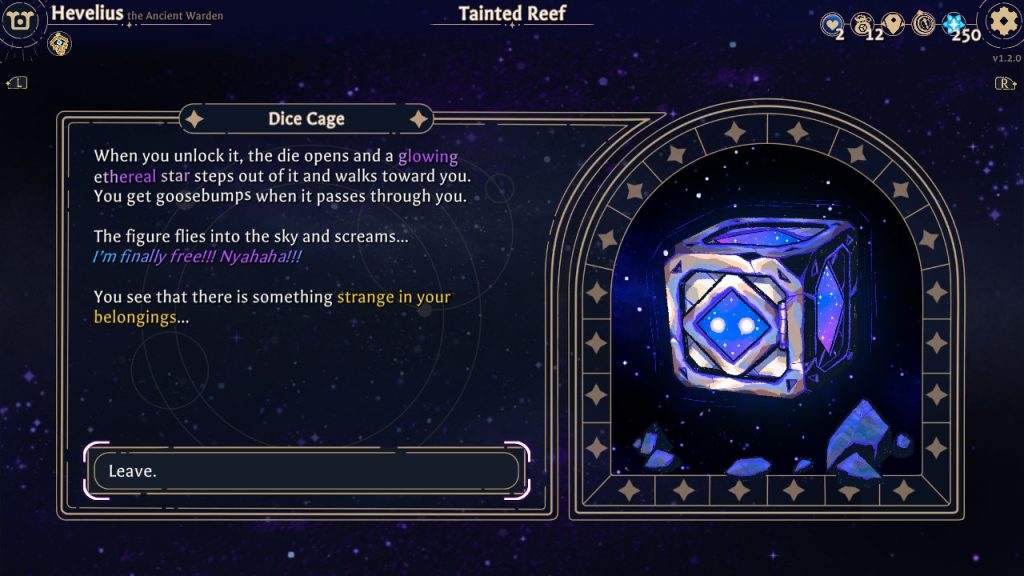Viewport: 1024px width, 576px height.
Task: Choose the Leave dialogue option
Action: click(x=306, y=470)
